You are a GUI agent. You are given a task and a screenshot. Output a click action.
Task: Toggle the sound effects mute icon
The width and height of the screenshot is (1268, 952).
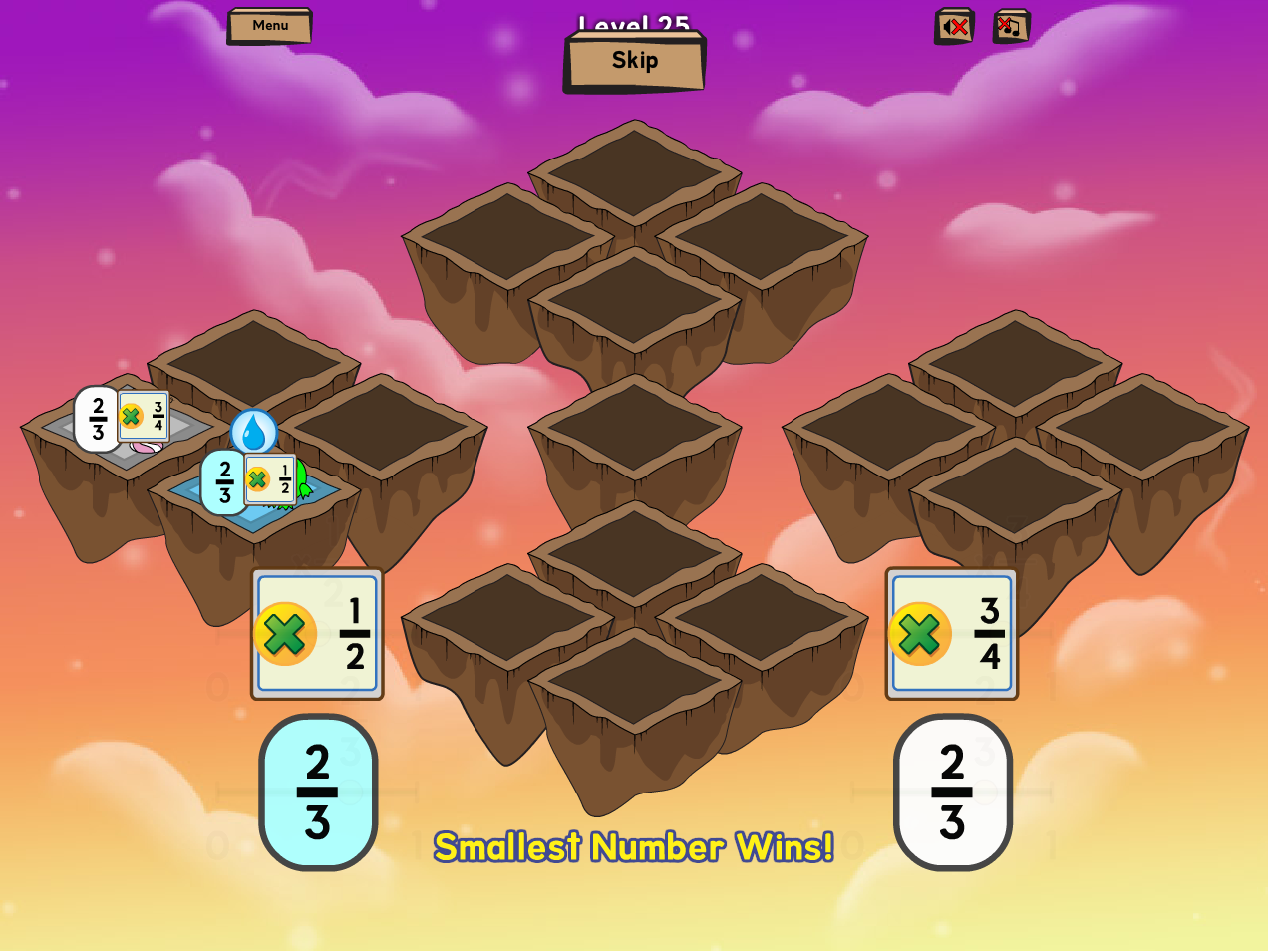pos(954,27)
